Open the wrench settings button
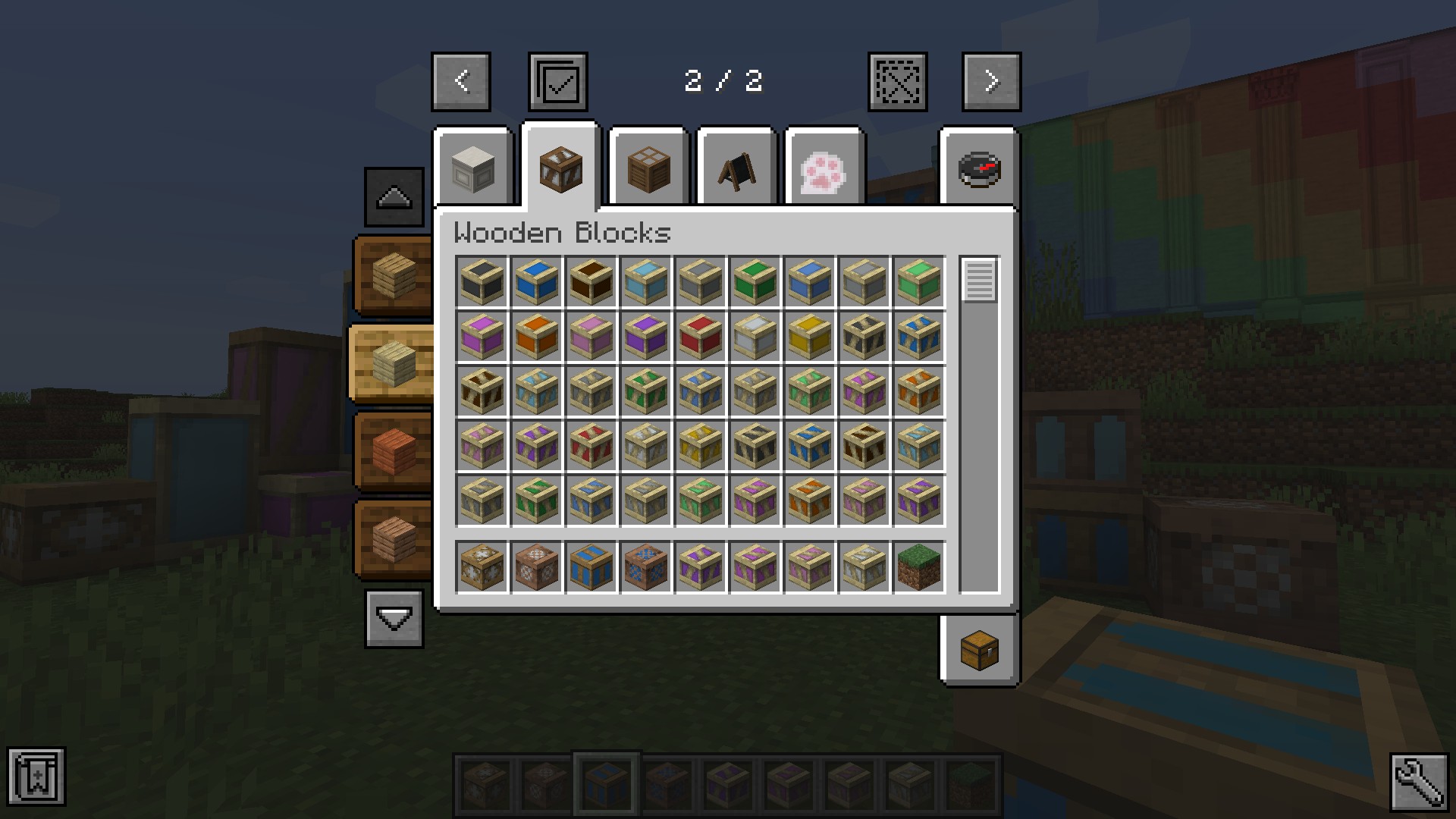The image size is (1456, 819). click(x=1419, y=781)
